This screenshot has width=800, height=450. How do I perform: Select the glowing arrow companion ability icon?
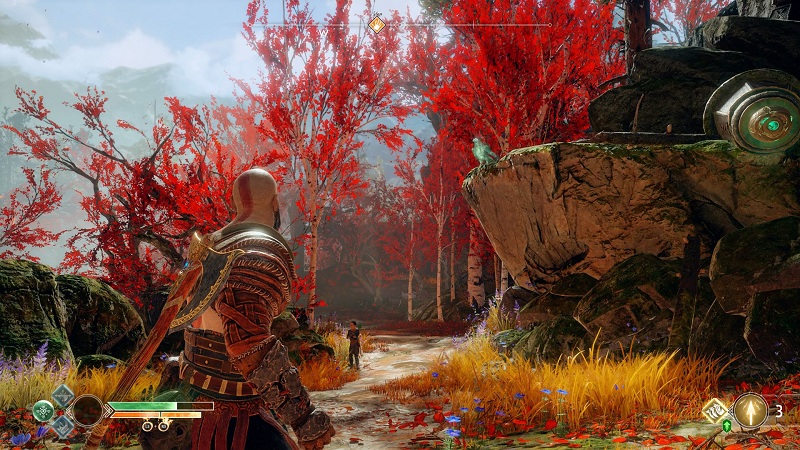point(750,410)
